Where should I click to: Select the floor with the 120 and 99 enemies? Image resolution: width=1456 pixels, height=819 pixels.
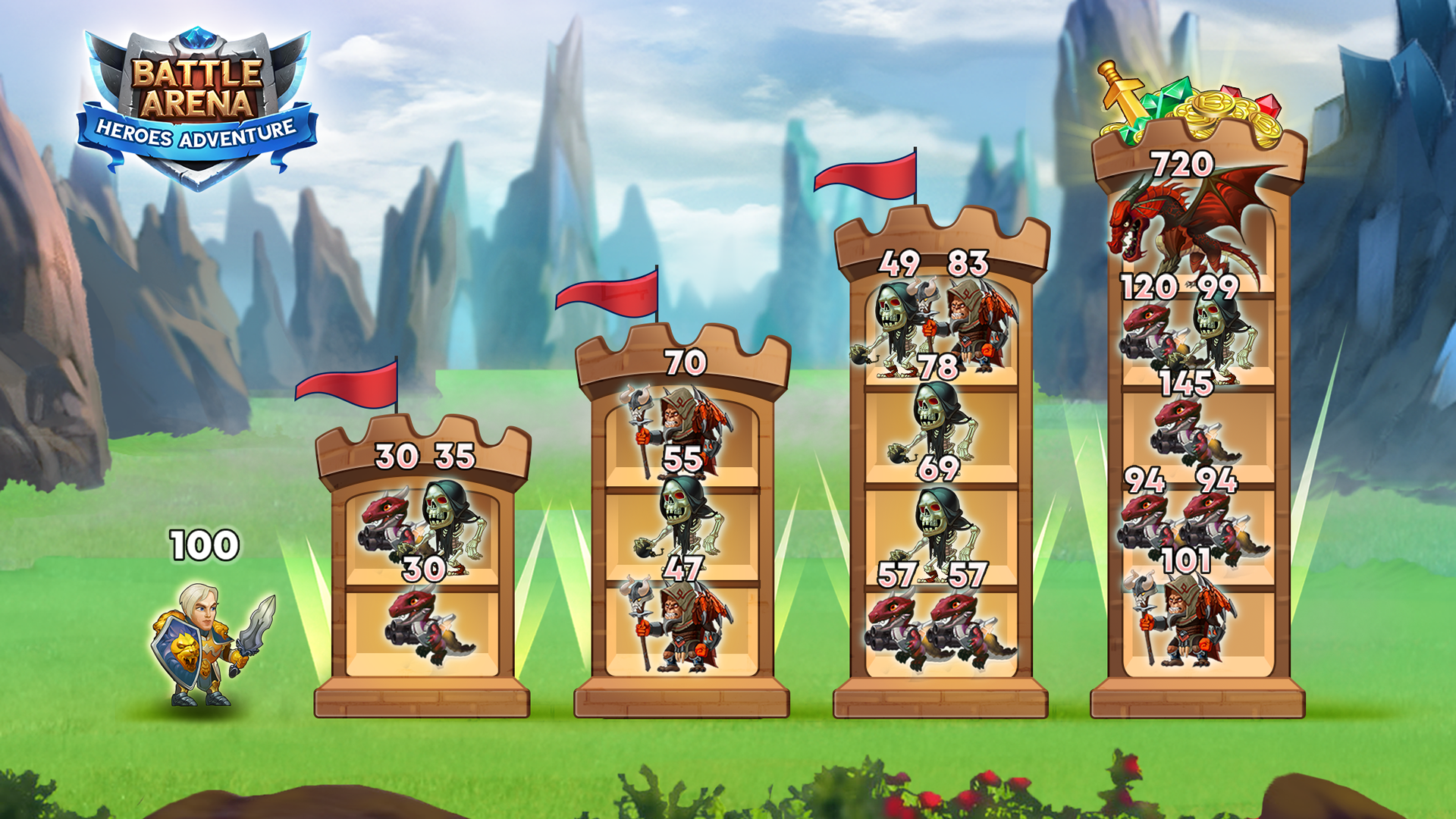[1198, 334]
